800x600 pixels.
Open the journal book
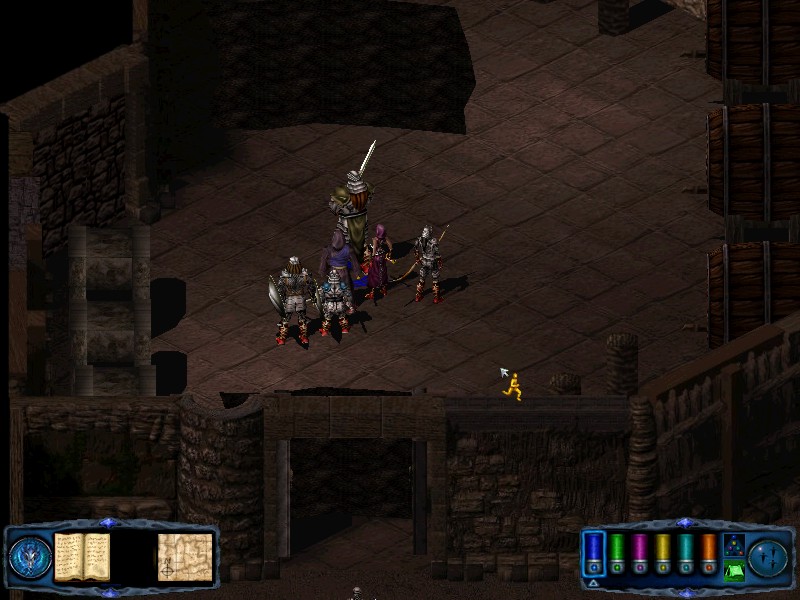pos(81,556)
